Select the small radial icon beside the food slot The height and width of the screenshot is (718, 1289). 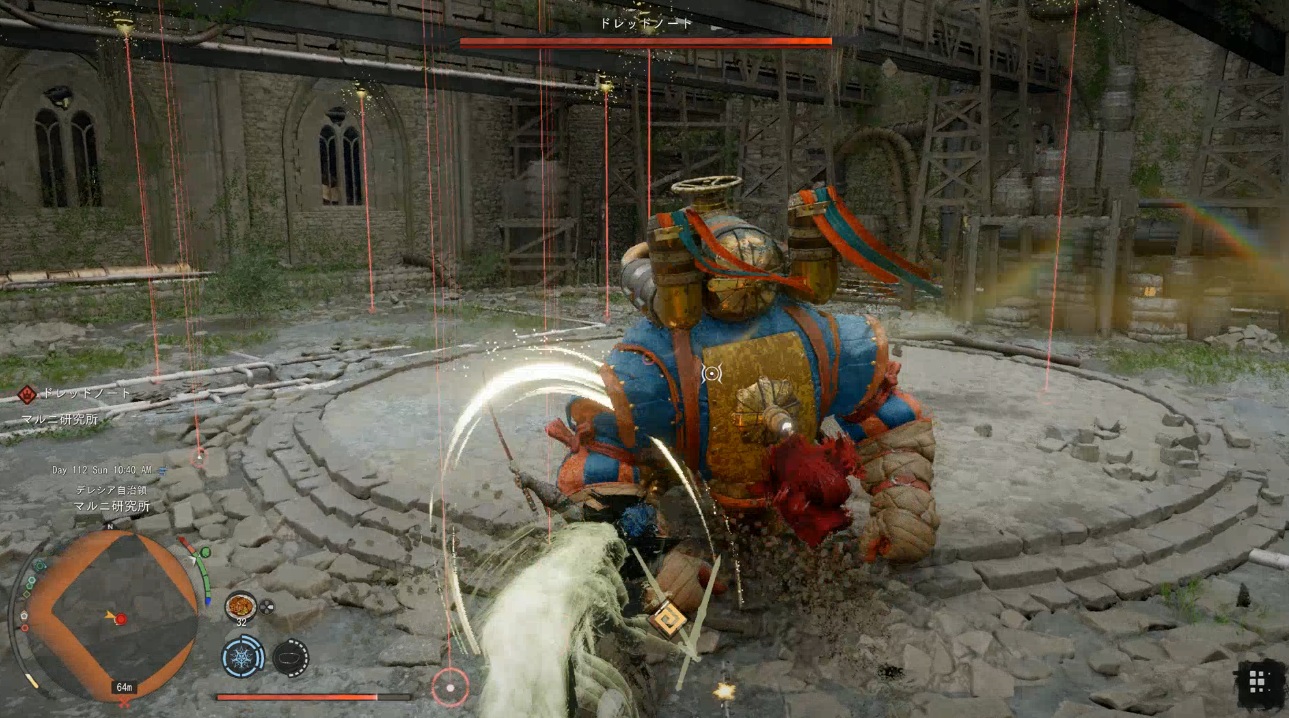tap(267, 606)
